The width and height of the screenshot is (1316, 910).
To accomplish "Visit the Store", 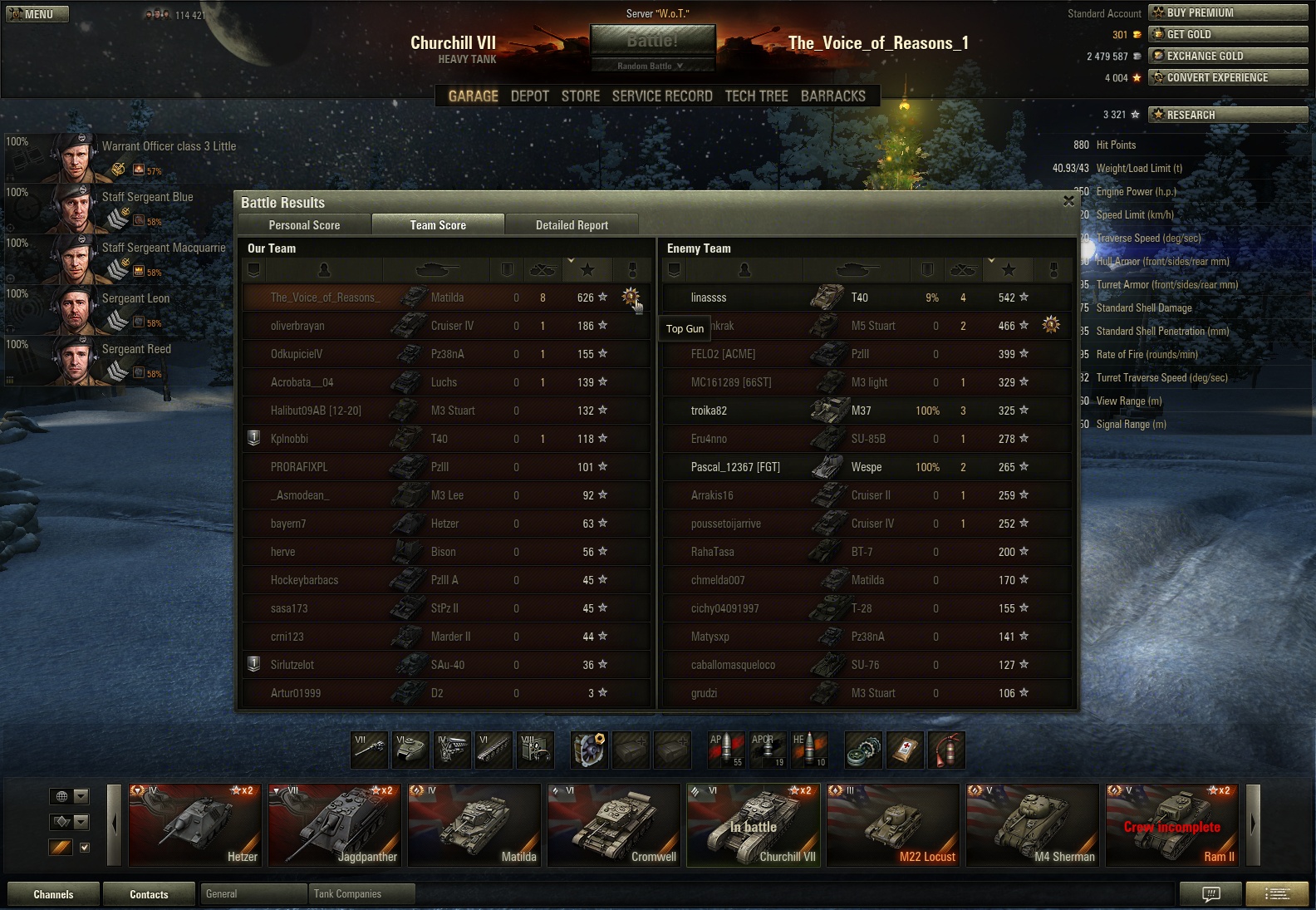I will click(x=580, y=96).
